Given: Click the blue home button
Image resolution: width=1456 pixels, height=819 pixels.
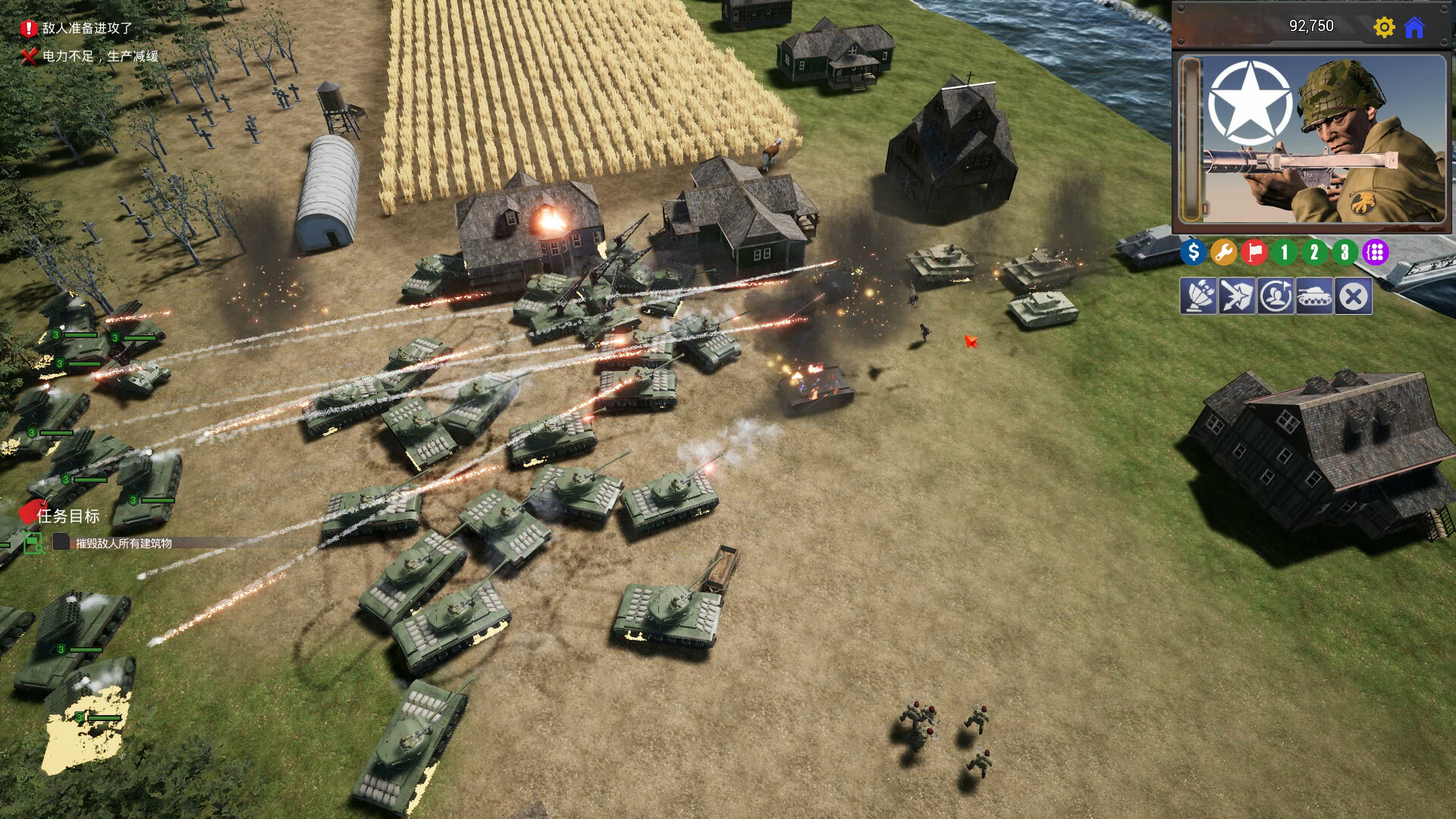Looking at the screenshot, I should [x=1415, y=28].
